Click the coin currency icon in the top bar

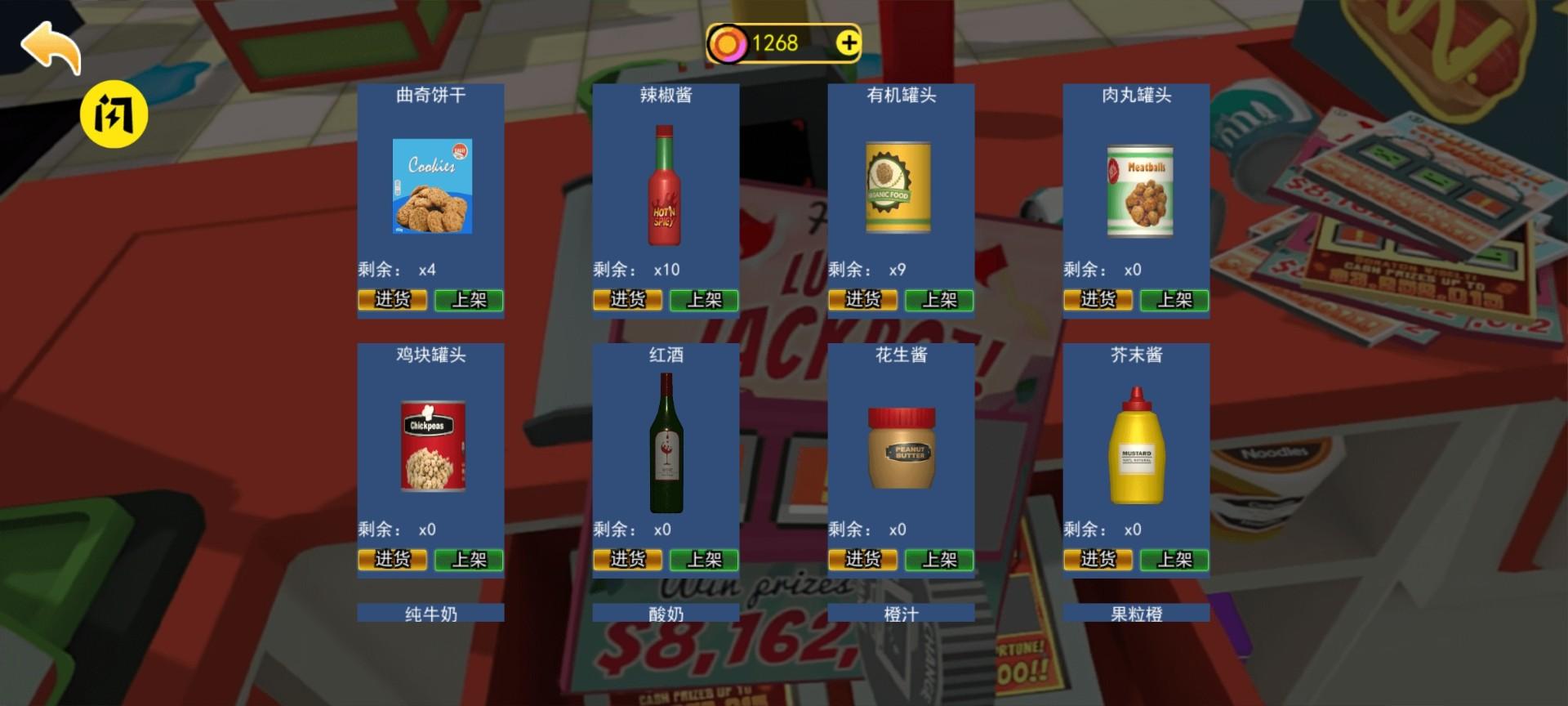[729, 43]
